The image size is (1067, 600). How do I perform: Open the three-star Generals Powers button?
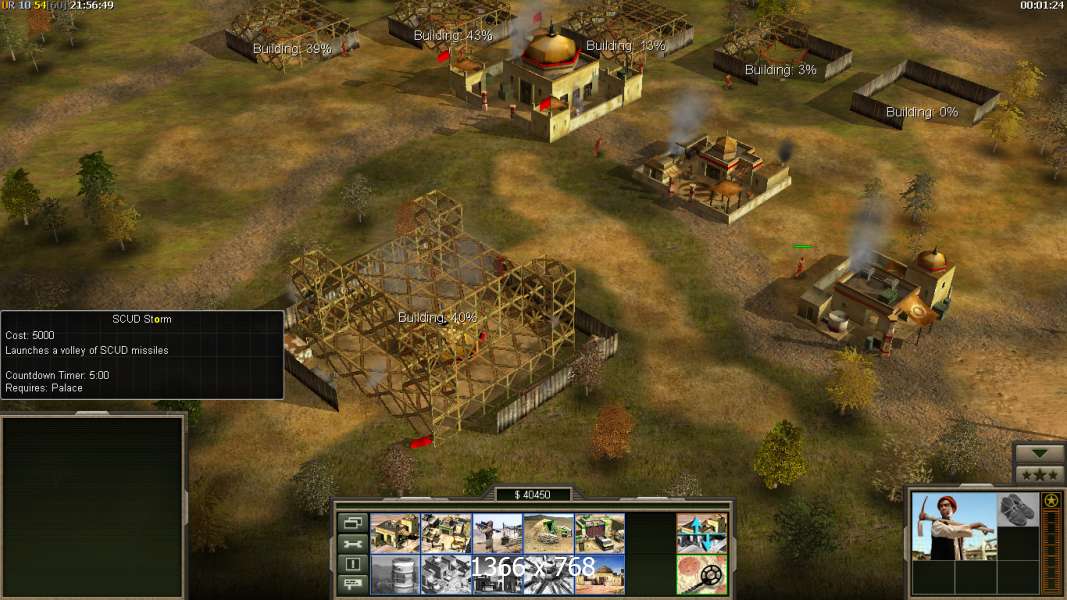click(1039, 474)
